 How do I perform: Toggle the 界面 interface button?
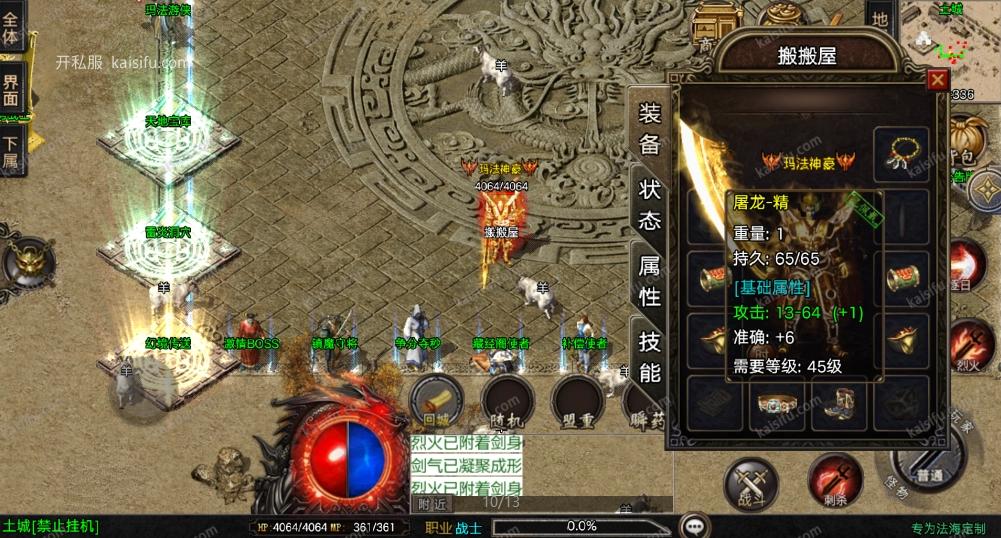12,92
